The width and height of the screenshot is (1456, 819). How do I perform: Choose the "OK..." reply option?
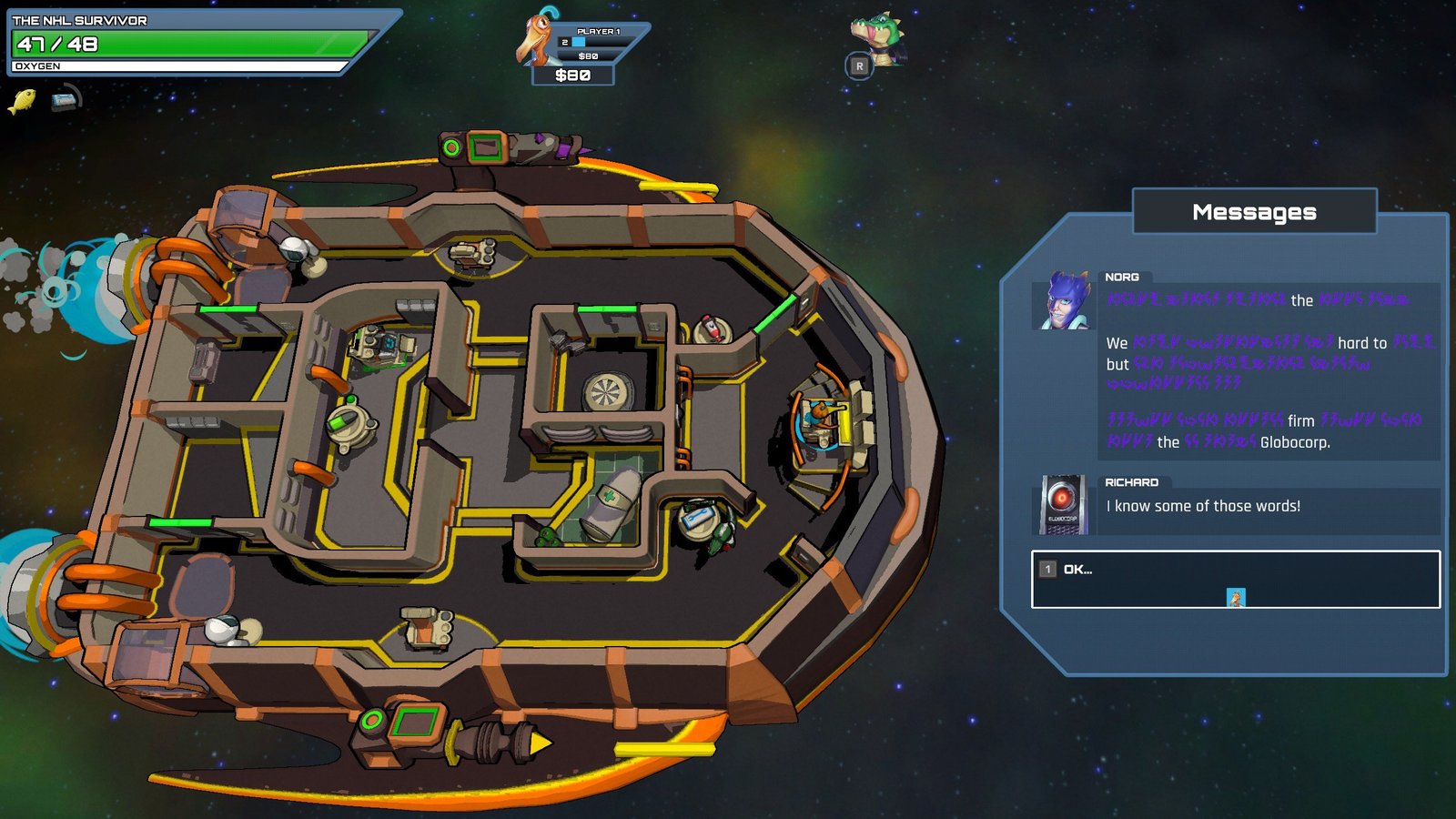pos(1235,579)
